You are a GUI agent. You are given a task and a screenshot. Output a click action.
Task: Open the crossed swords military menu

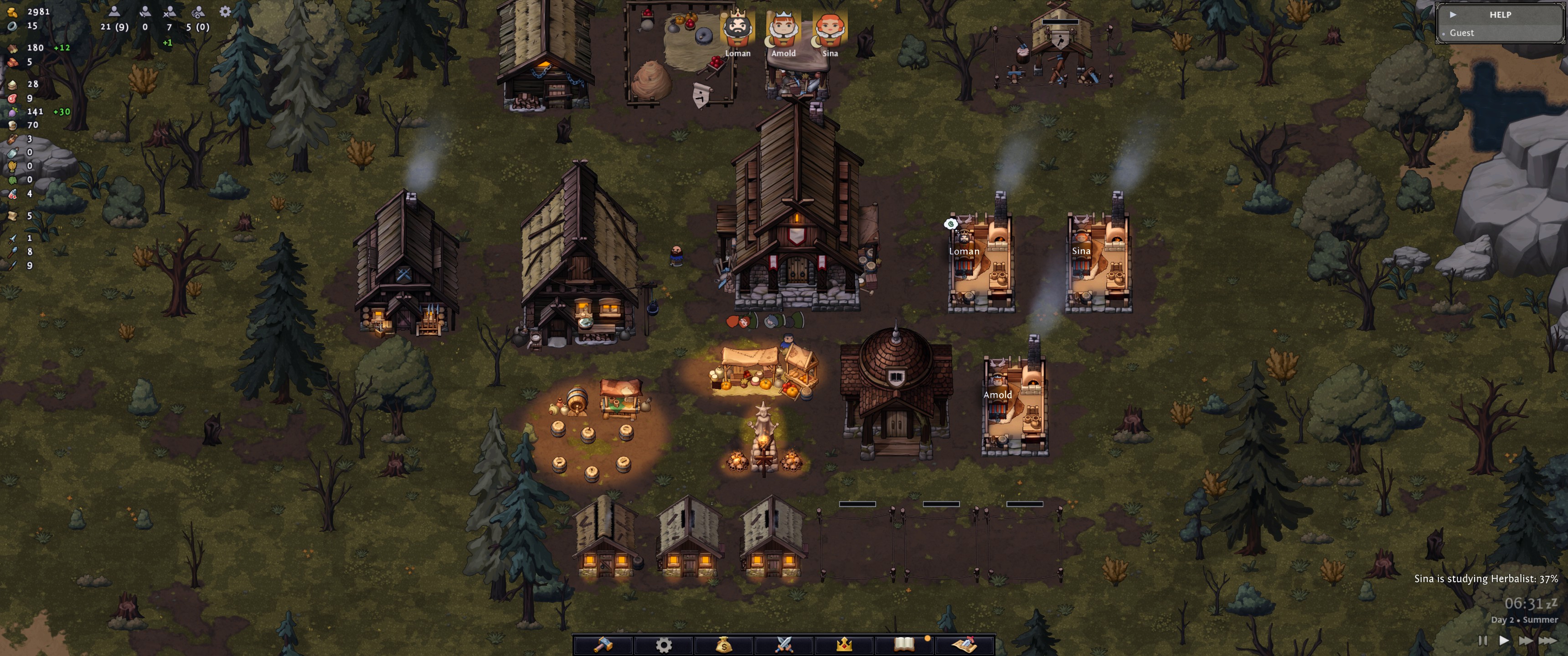pyautogui.click(x=784, y=644)
